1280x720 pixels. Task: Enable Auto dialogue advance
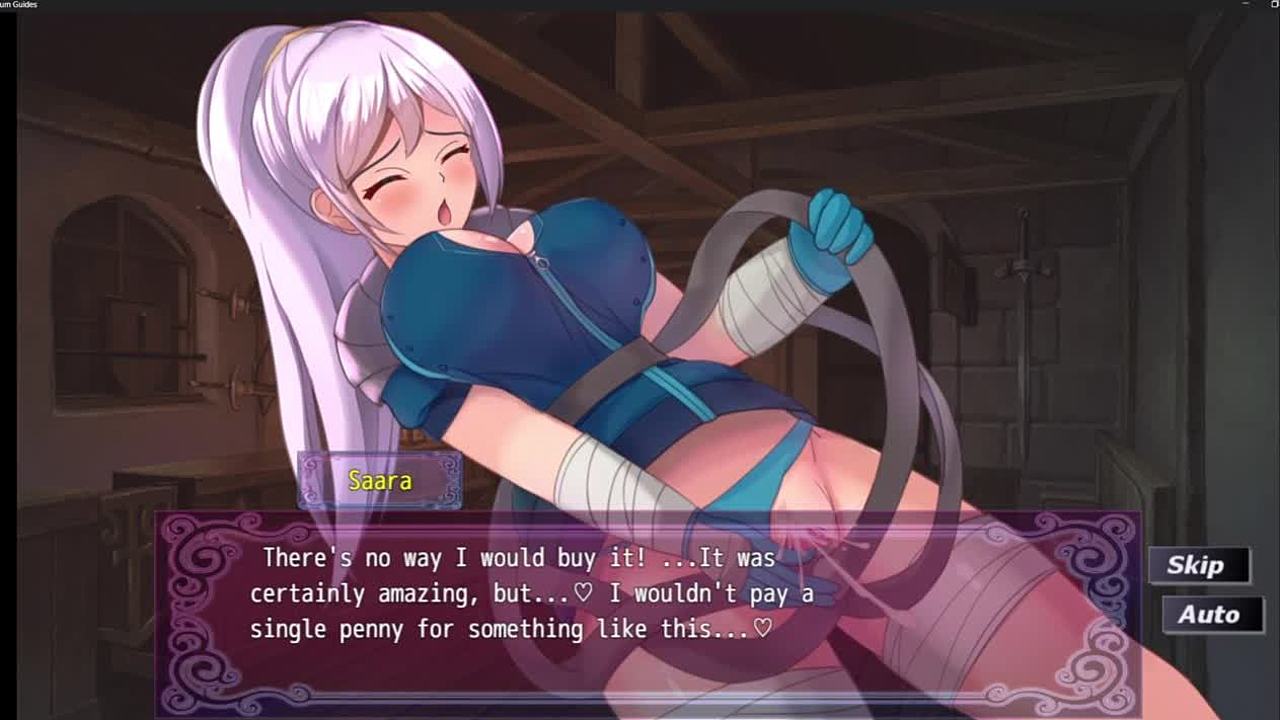tap(1210, 614)
